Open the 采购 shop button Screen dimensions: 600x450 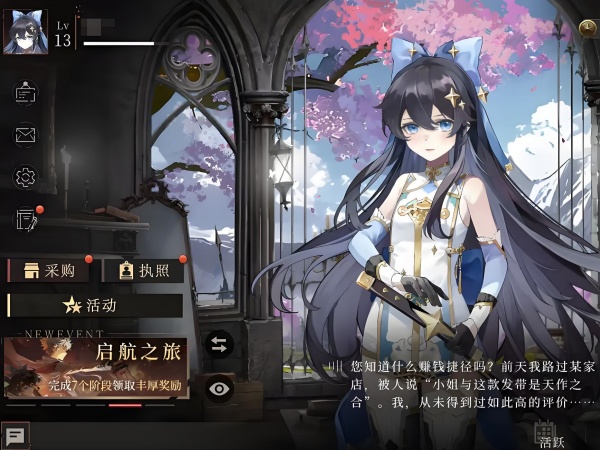pos(49,270)
